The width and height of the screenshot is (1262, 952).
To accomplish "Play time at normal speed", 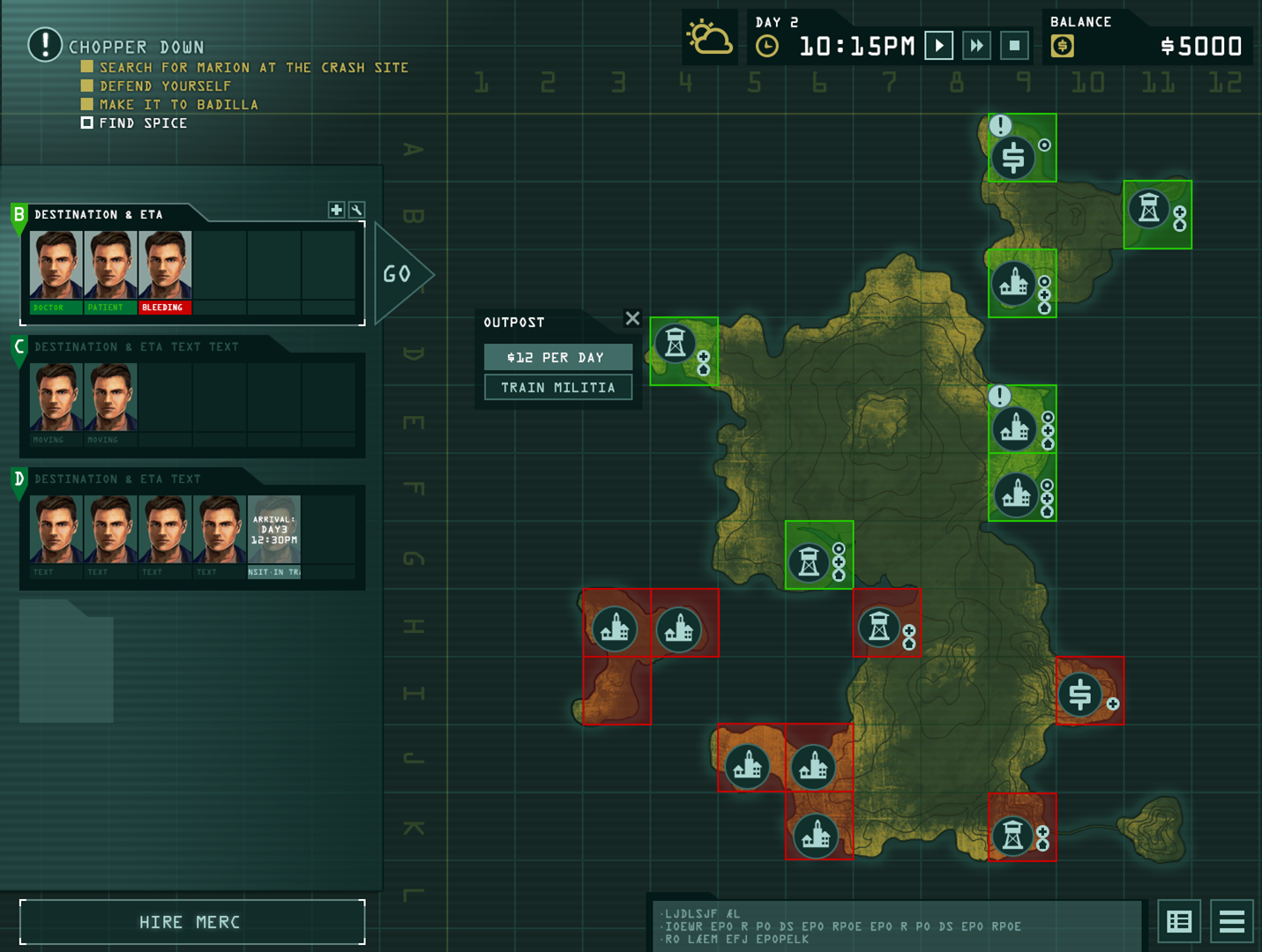I will click(x=938, y=46).
